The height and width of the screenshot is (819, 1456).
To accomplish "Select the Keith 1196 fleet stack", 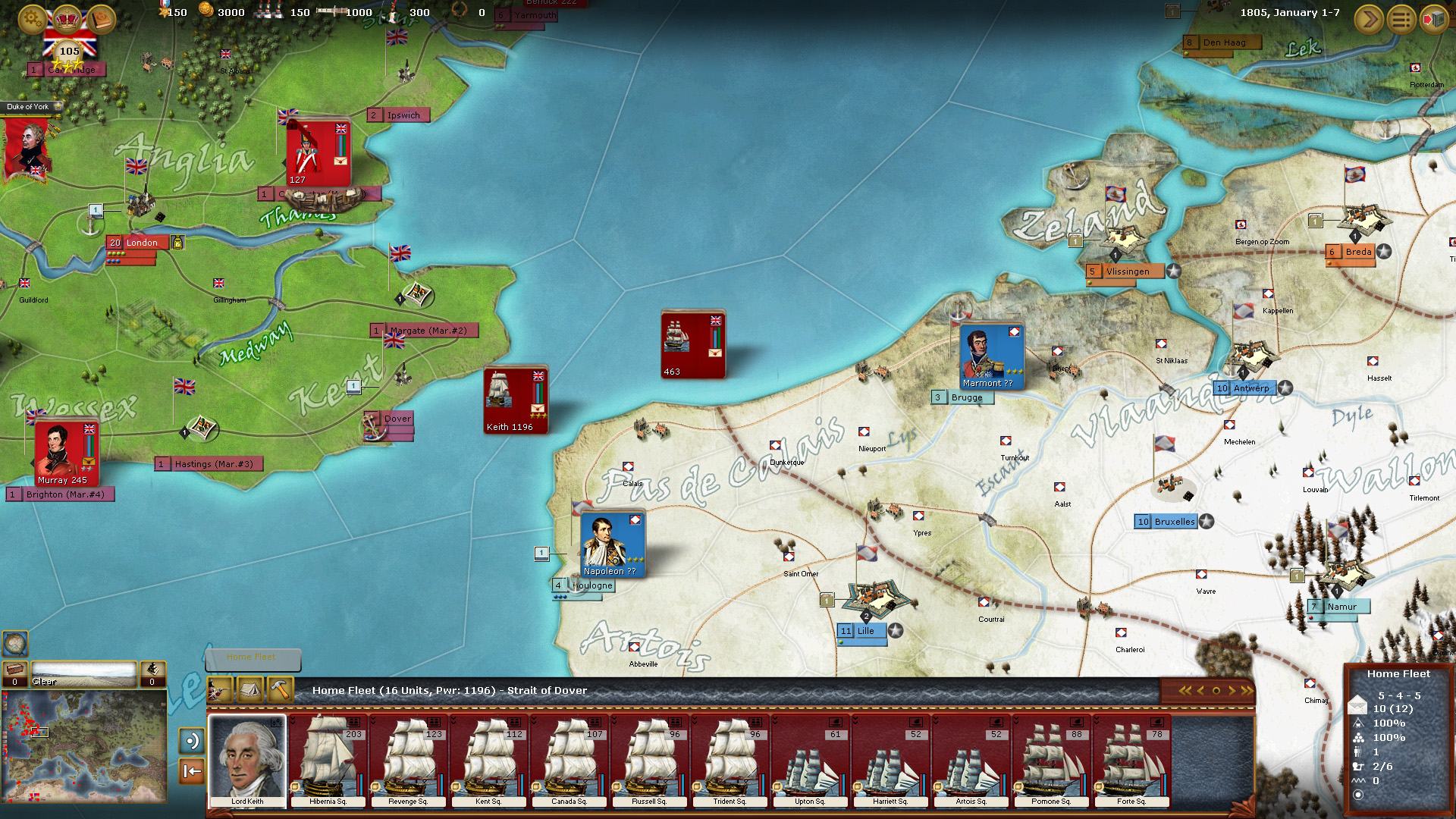I will coord(516,400).
